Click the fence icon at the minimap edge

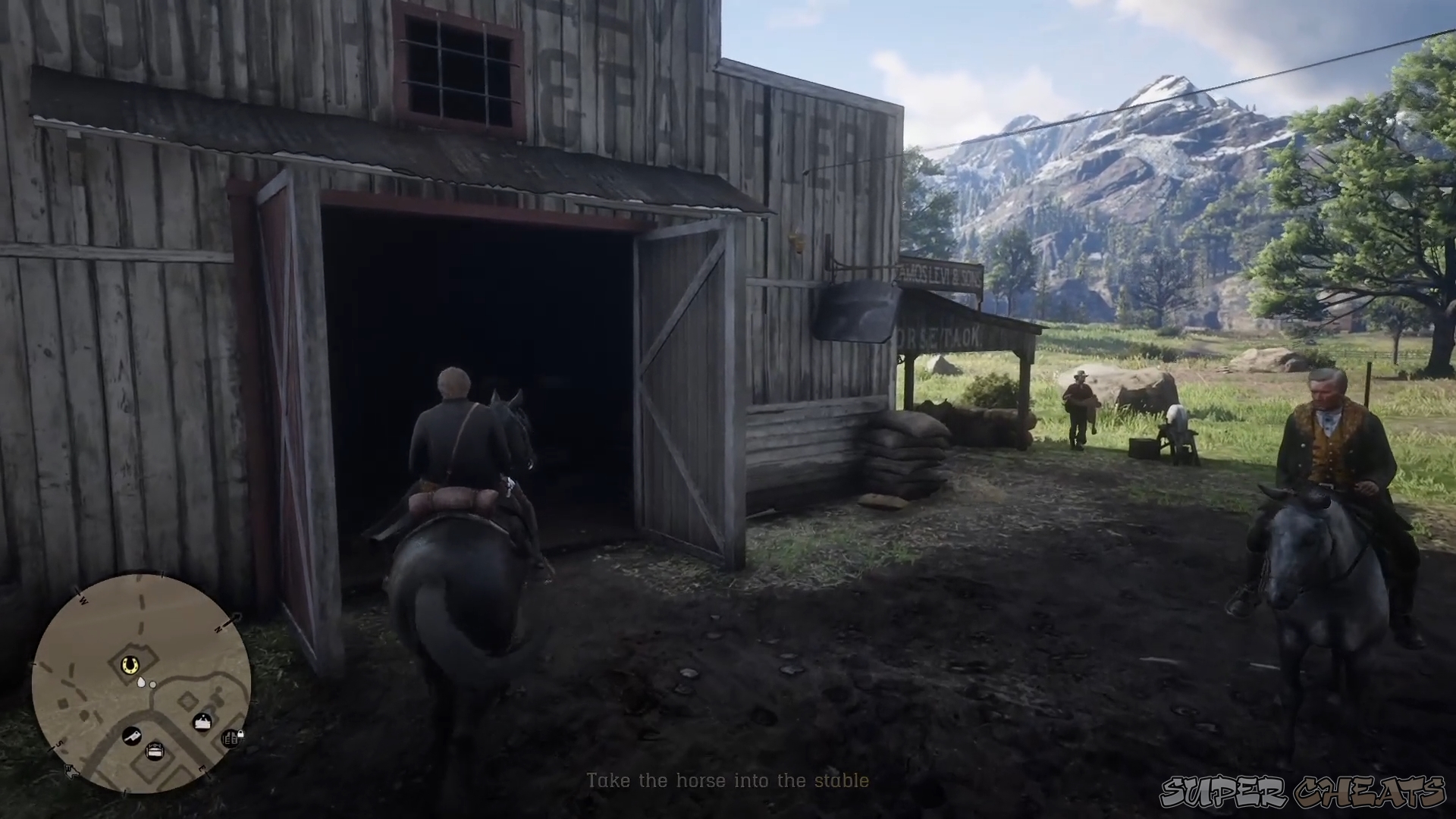[71, 771]
